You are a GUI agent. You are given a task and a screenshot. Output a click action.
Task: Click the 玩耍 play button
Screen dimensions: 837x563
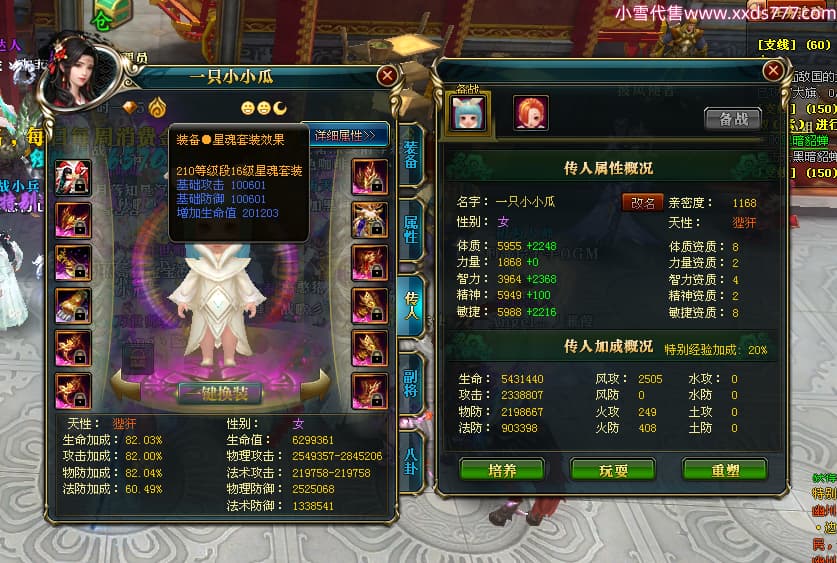(x=612, y=469)
